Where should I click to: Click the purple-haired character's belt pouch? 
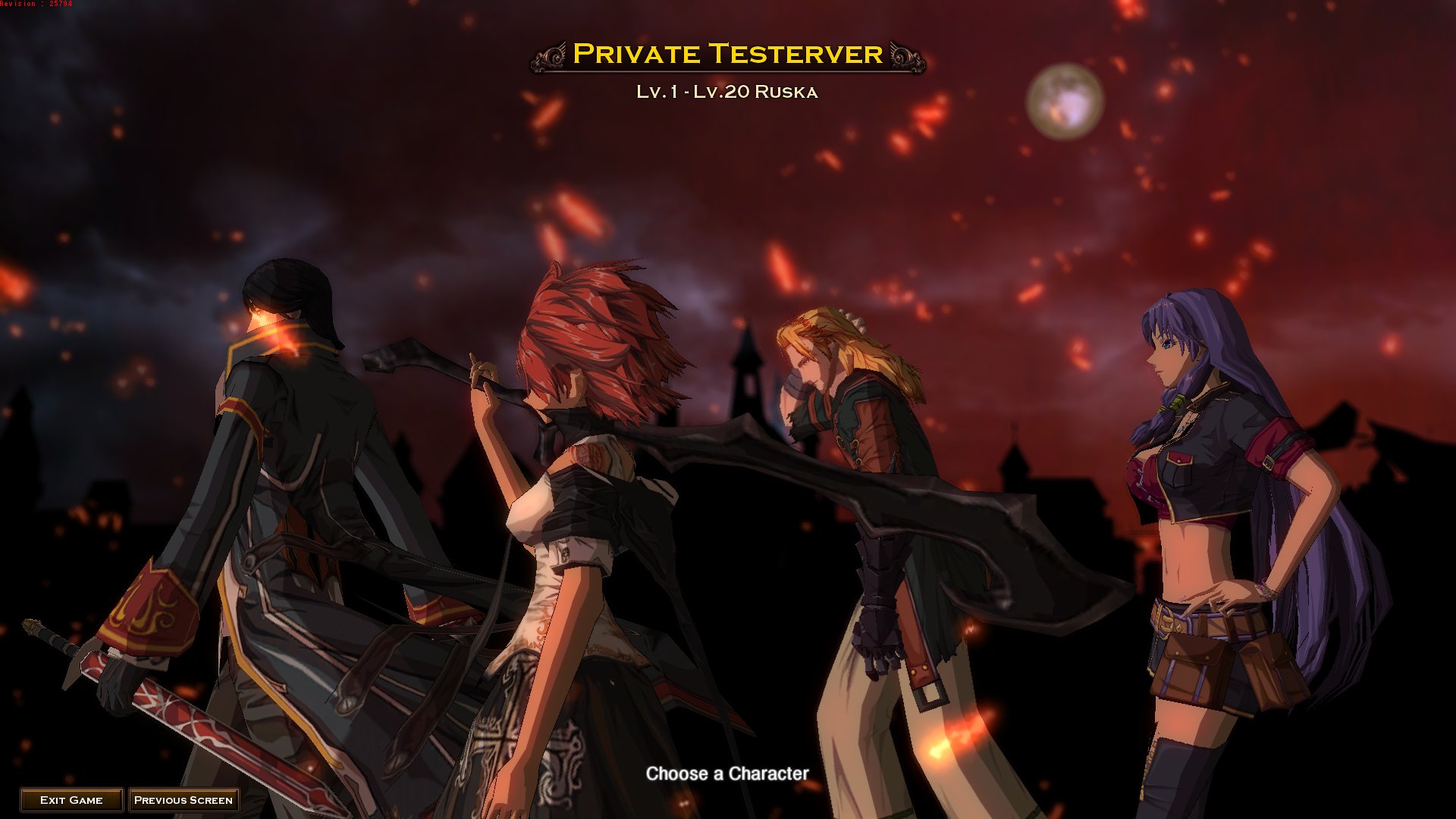[1191, 667]
